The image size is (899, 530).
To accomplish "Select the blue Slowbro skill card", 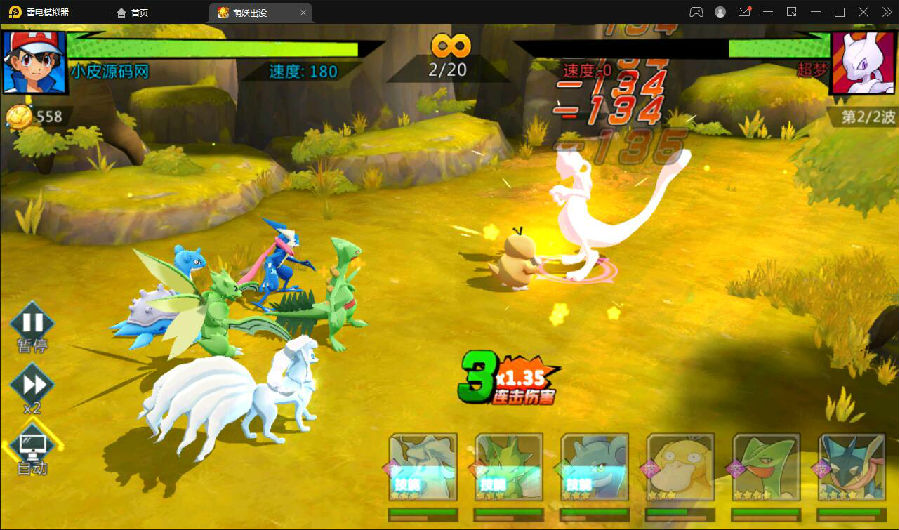I will [594, 467].
